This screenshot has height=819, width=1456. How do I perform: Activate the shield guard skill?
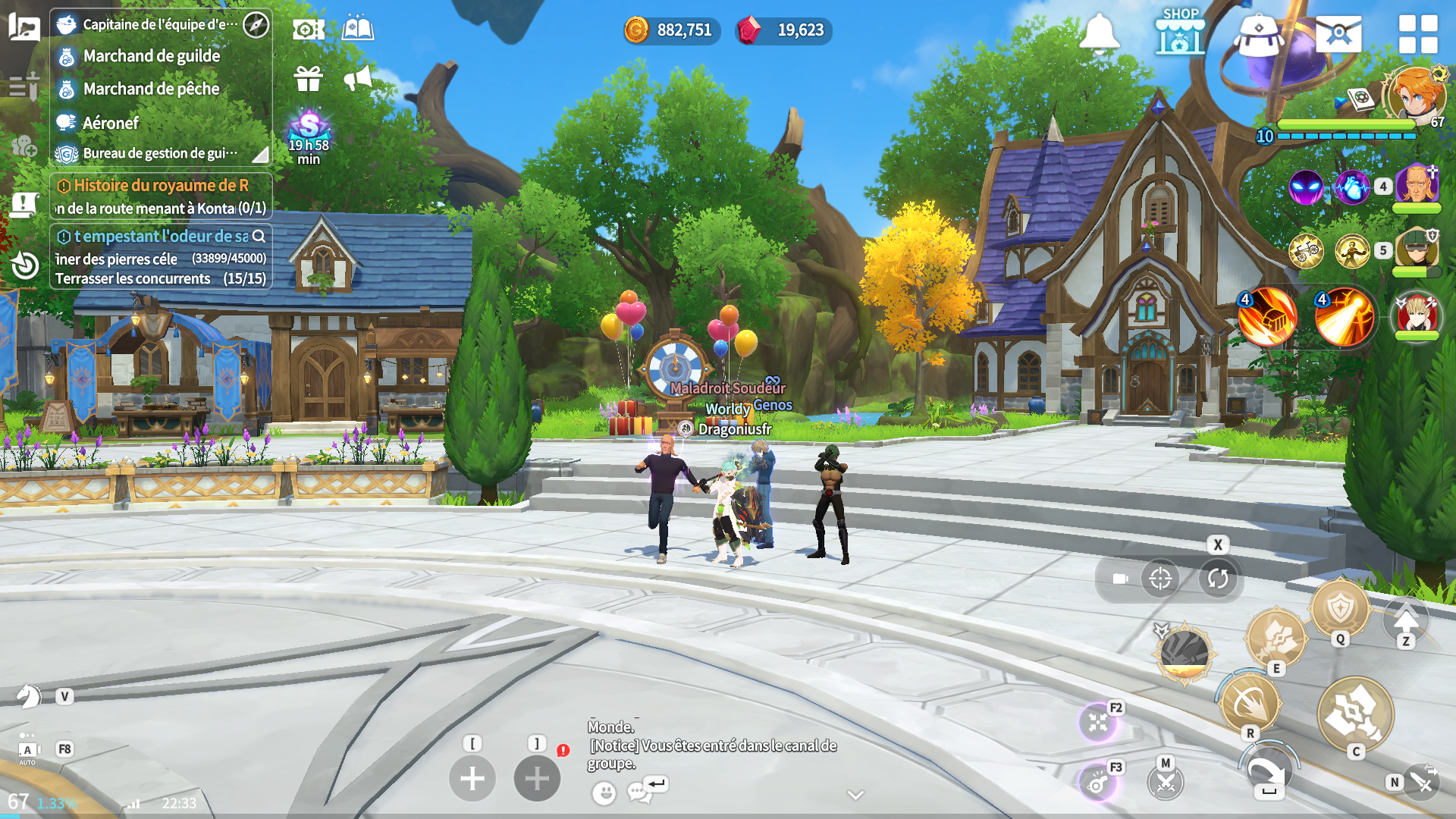(x=1340, y=608)
